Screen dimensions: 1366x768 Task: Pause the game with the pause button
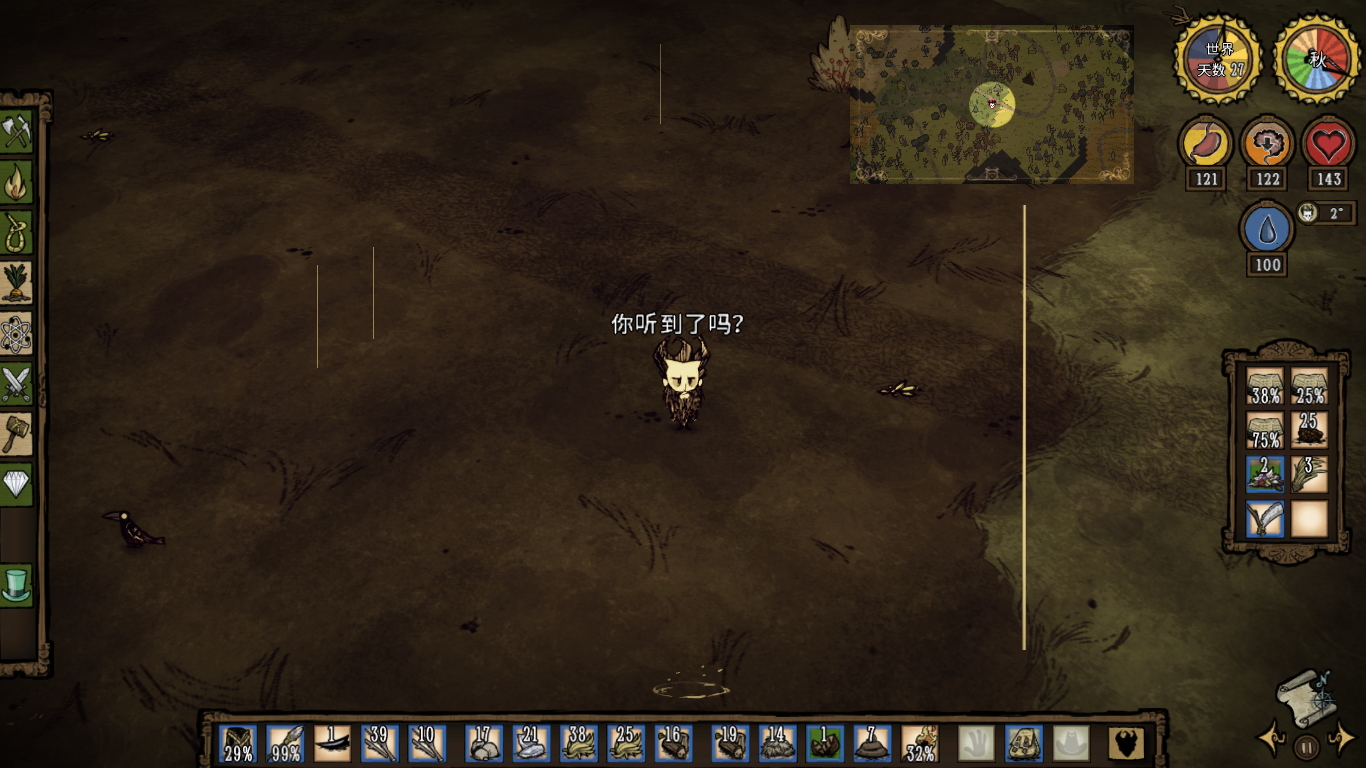[1306, 746]
